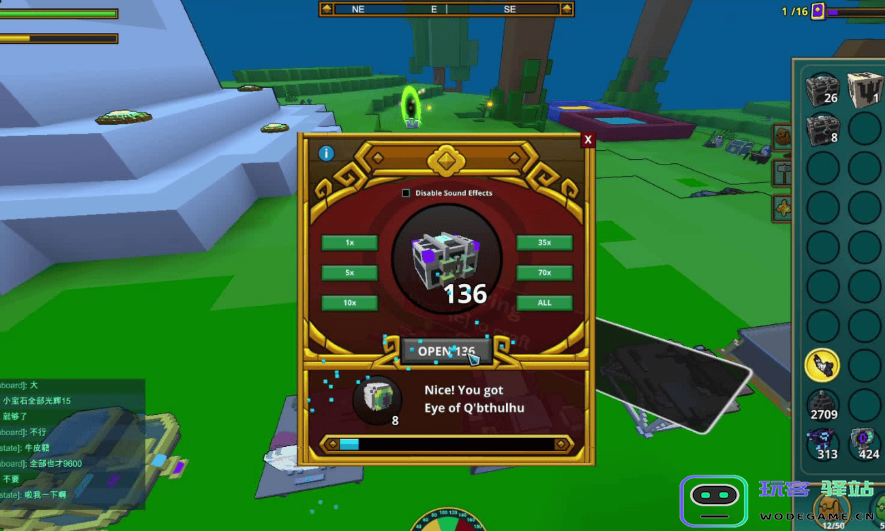Click the OPEN 136 button
This screenshot has height=531, width=885.
click(446, 351)
